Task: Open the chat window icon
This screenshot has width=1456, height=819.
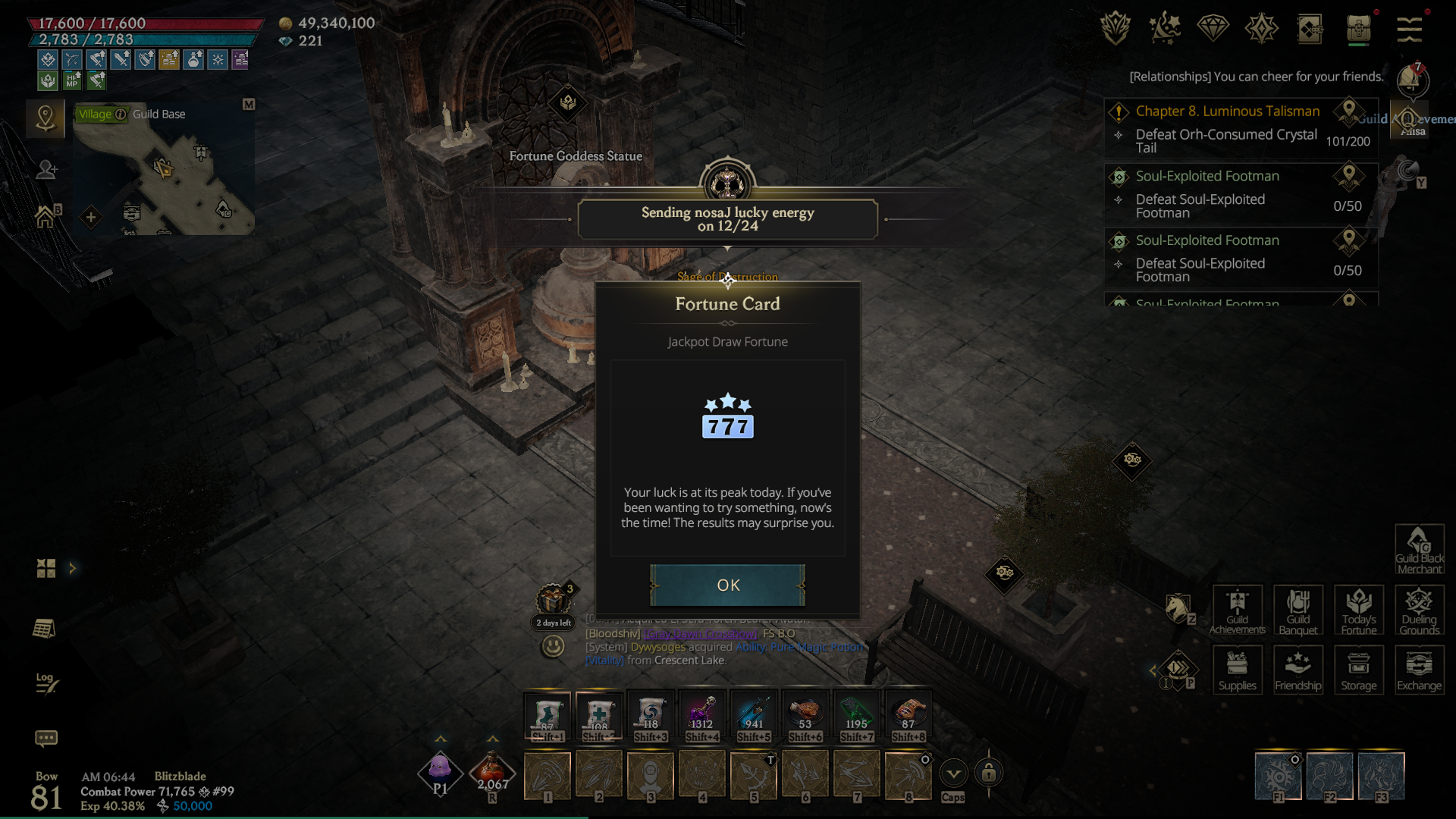Action: (x=46, y=738)
